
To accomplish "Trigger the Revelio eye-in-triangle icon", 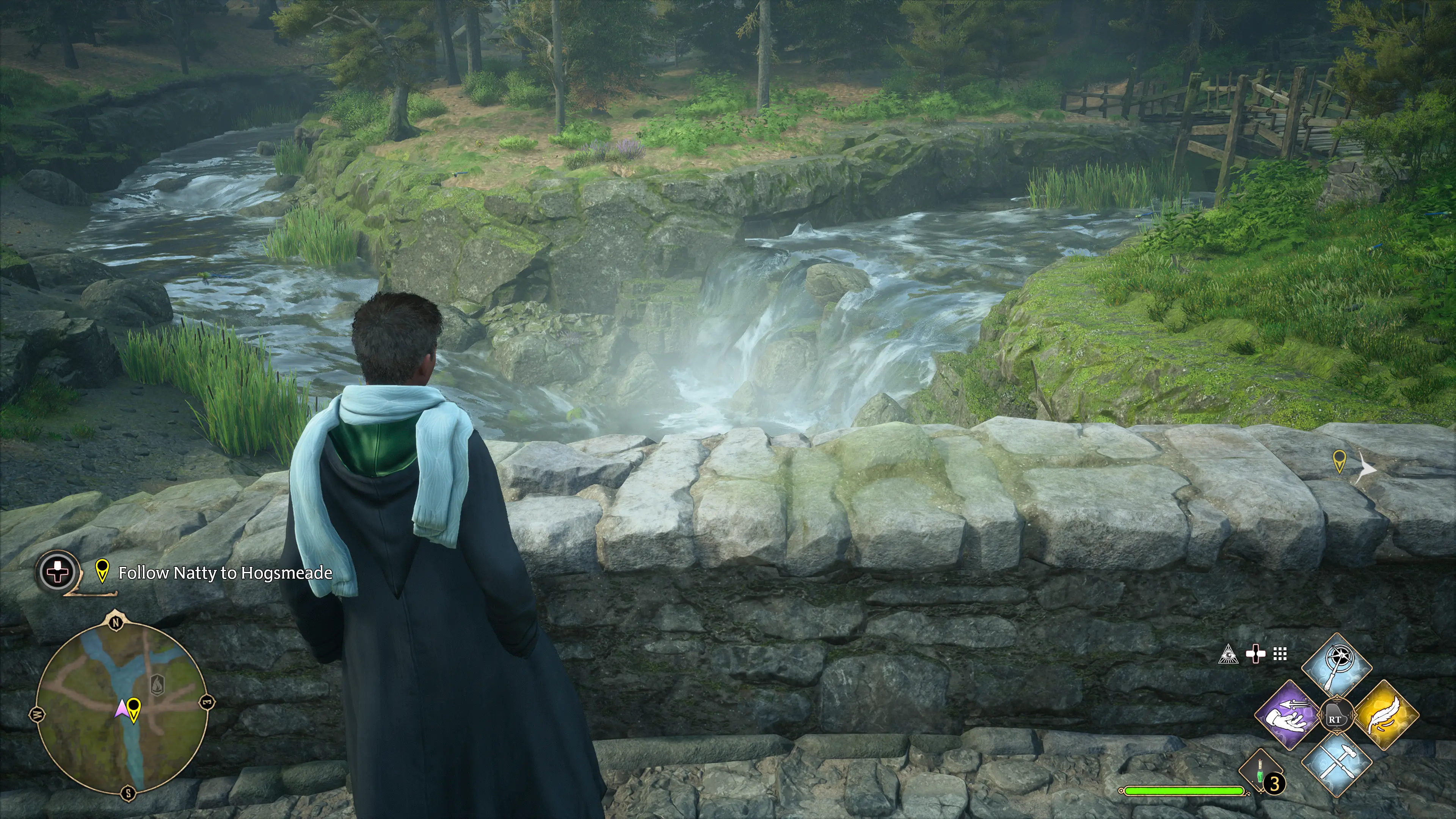I will [x=1229, y=654].
